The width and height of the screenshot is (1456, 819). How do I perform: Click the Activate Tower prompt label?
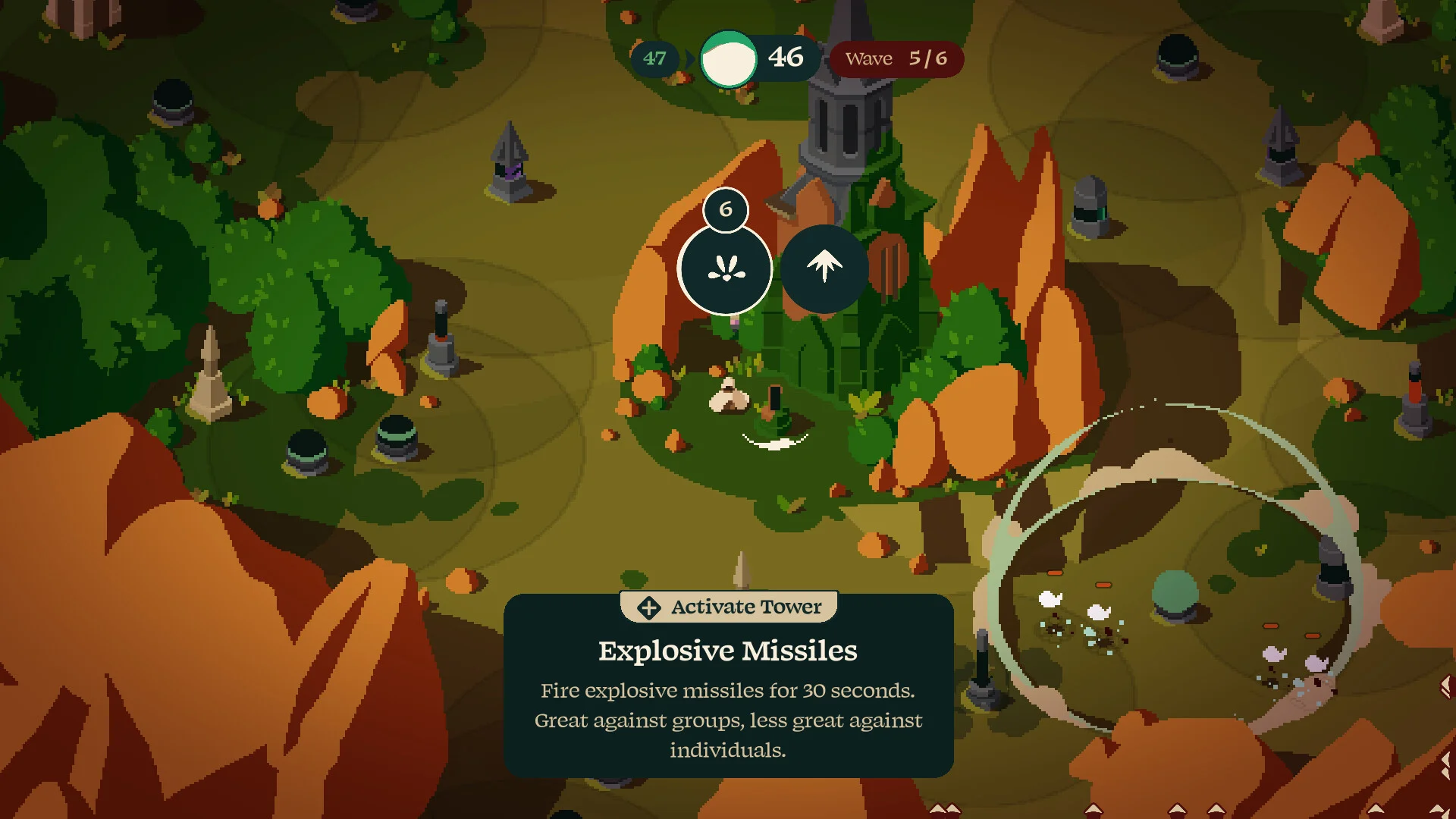pos(730,607)
